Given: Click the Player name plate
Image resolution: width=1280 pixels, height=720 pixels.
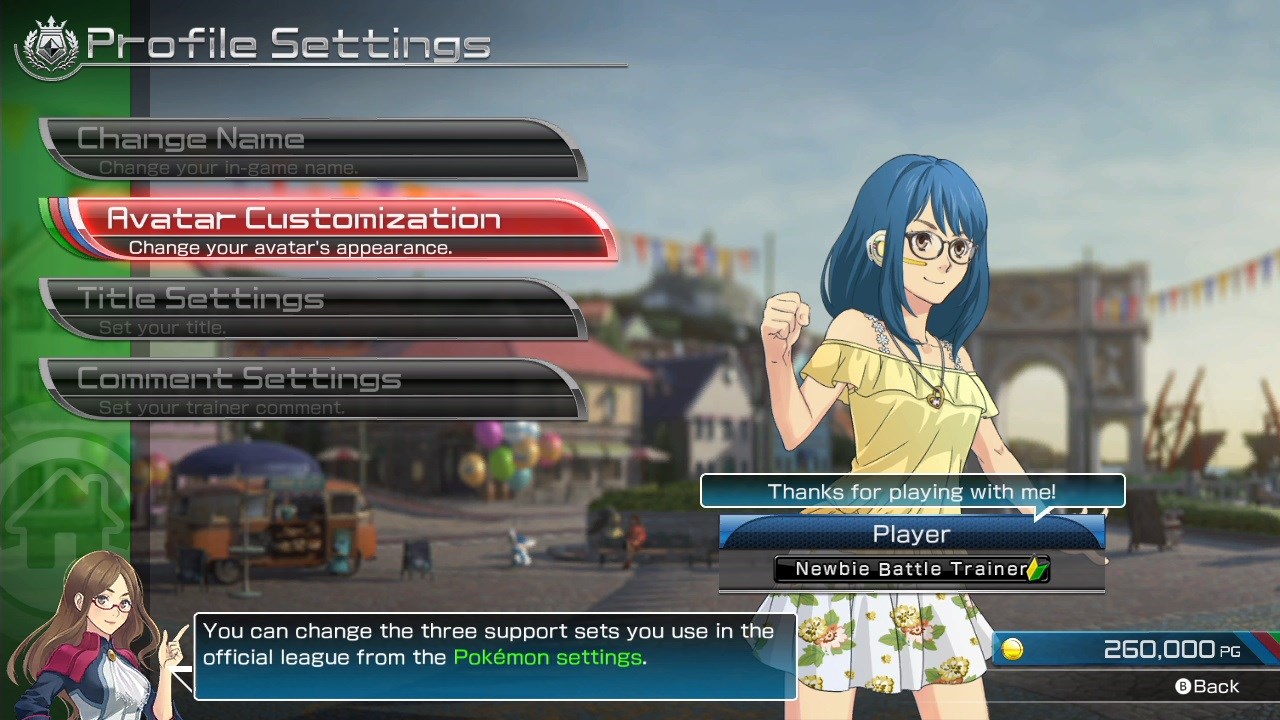Looking at the screenshot, I should 911,534.
